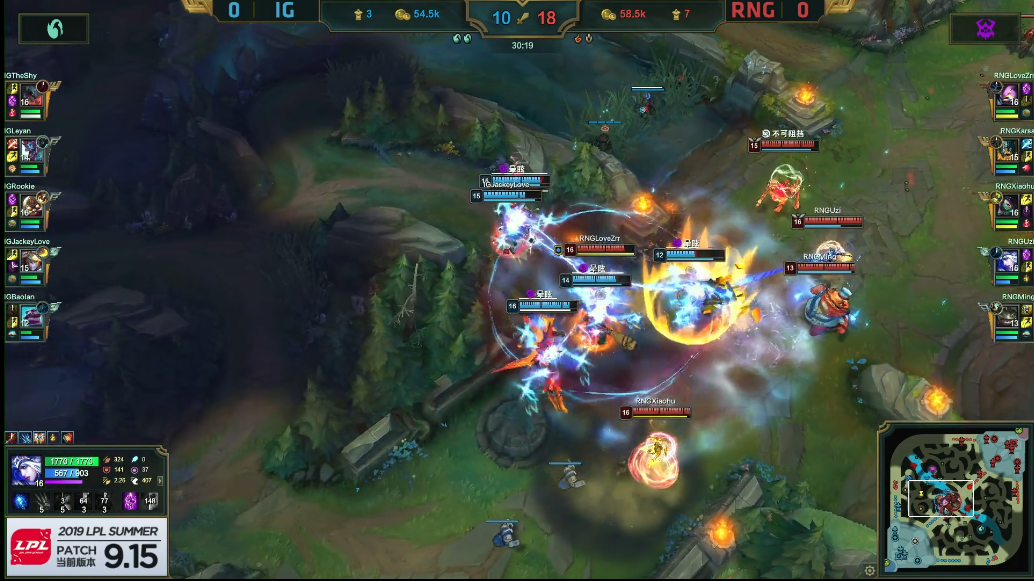Click the glowing blue first ability icon
The width and height of the screenshot is (1034, 581).
20,501
